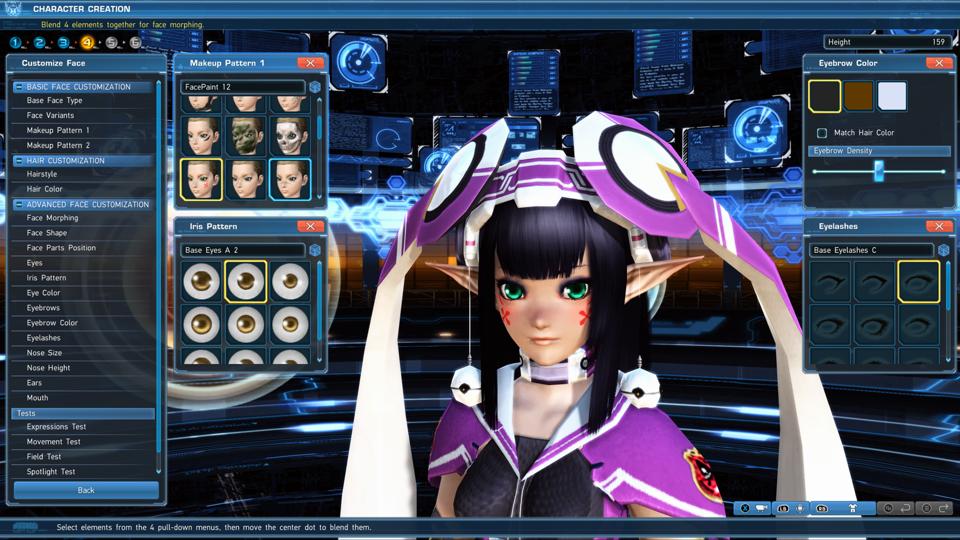Viewport: 960px width, 540px height.
Task: Open the Hairstyle customization
Action: coord(42,174)
